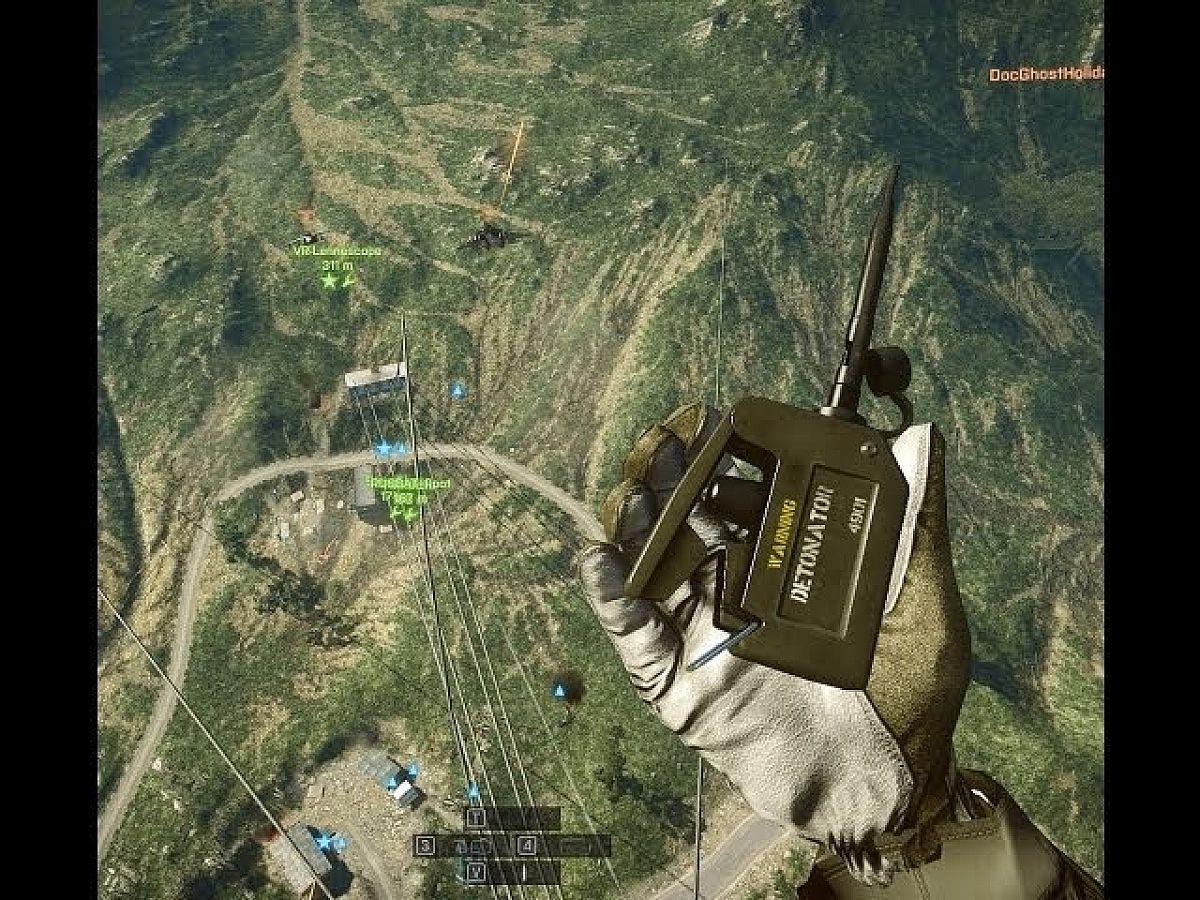Click the green squadmate tag showing 311 m
1200x900 pixels.
click(x=335, y=266)
